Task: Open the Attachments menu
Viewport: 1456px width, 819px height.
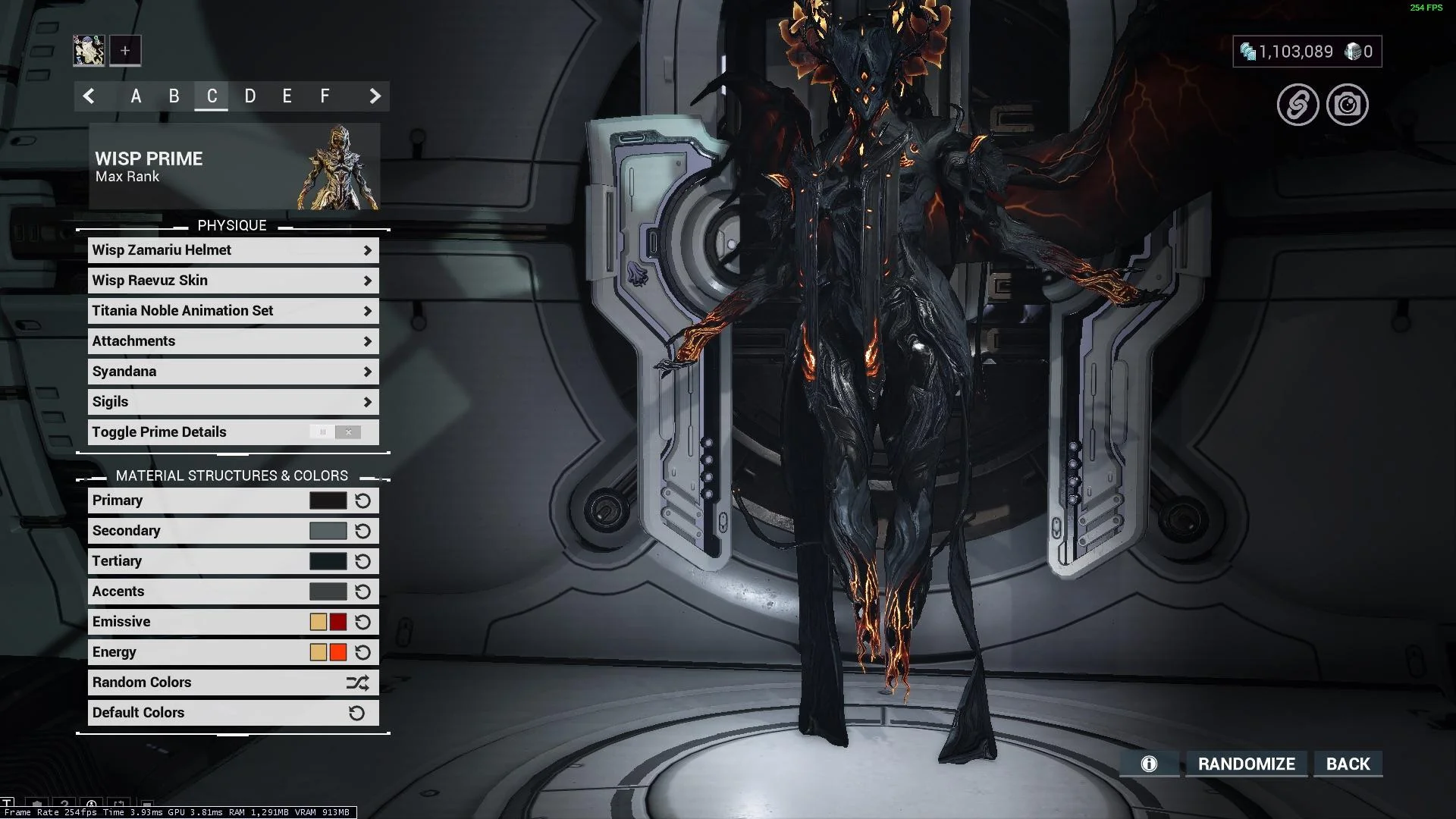Action: coord(233,341)
